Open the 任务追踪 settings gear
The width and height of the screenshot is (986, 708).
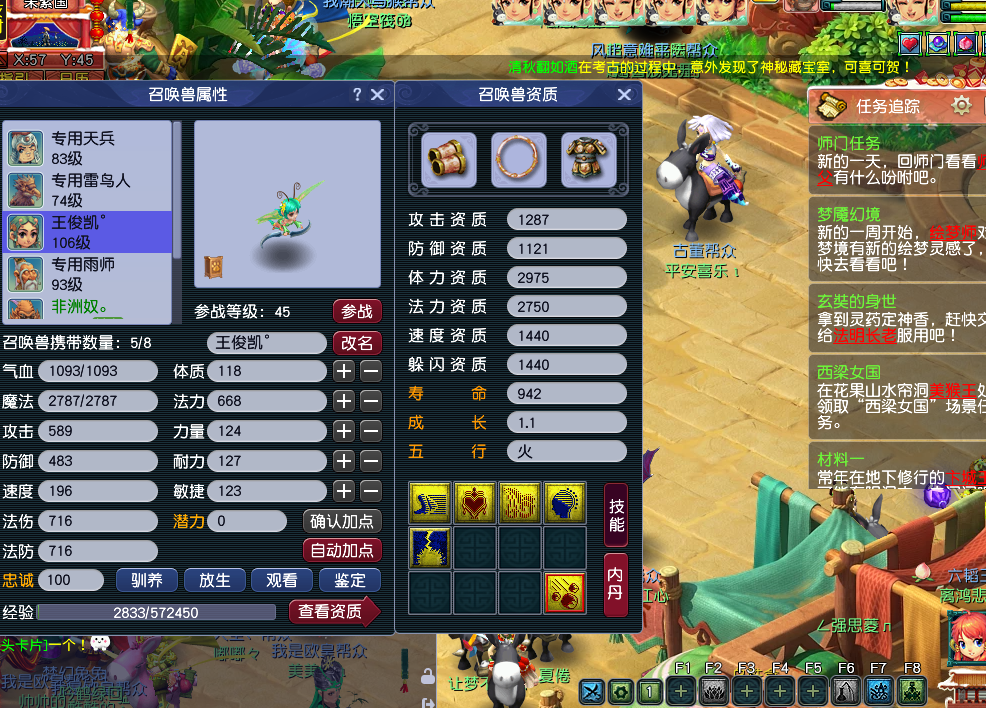(961, 106)
